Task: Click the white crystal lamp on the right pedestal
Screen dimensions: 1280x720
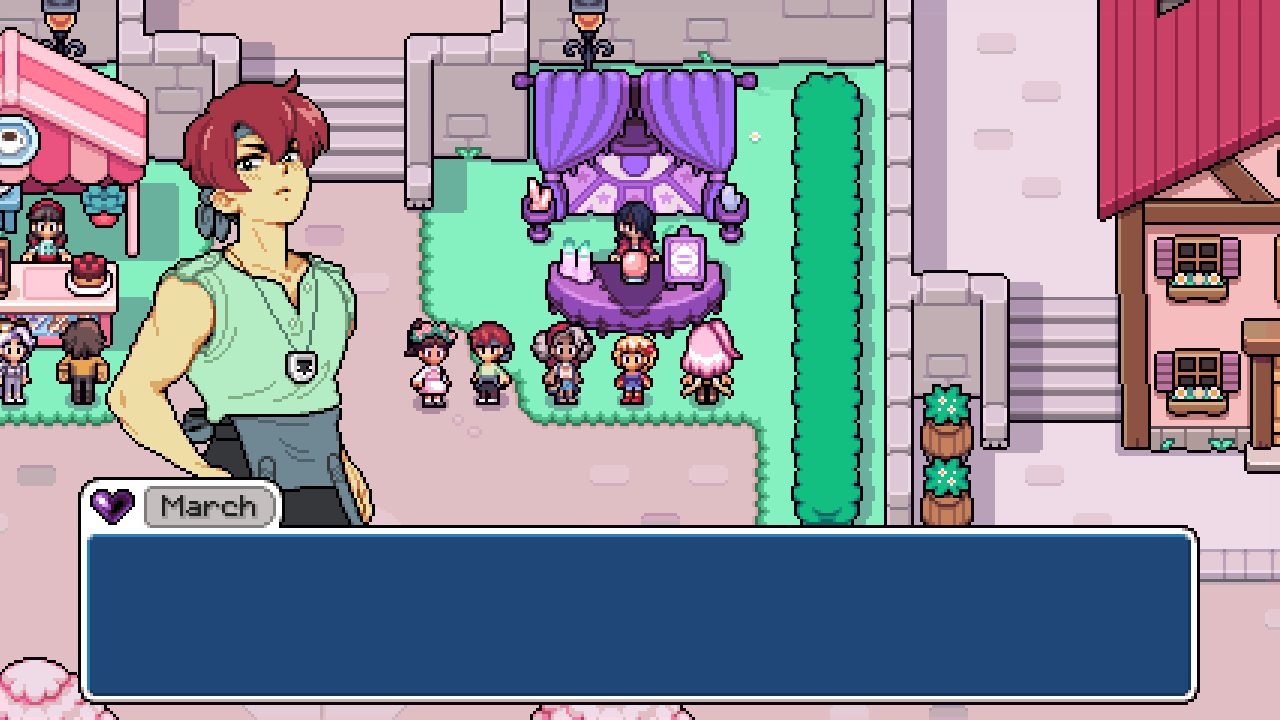Action: 729,200
